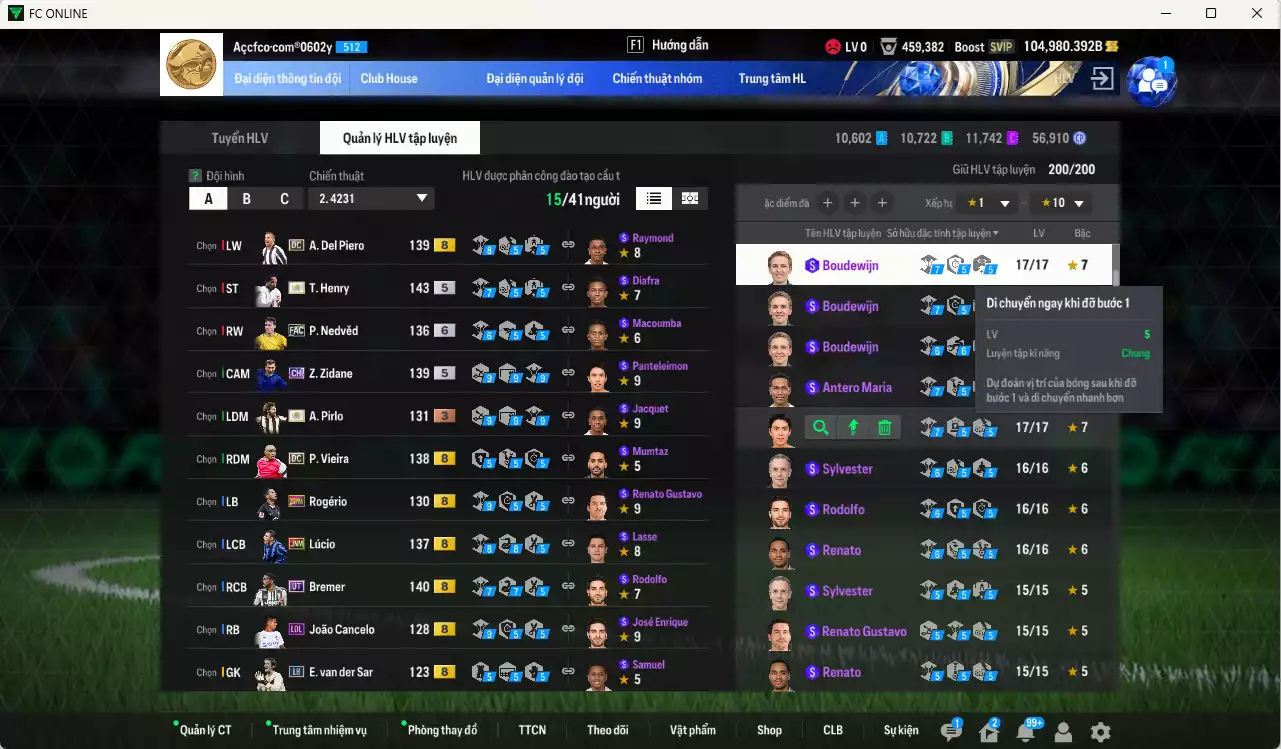Open the chat messages icon in bottom bar
The image size is (1281, 749).
[x=951, y=731]
